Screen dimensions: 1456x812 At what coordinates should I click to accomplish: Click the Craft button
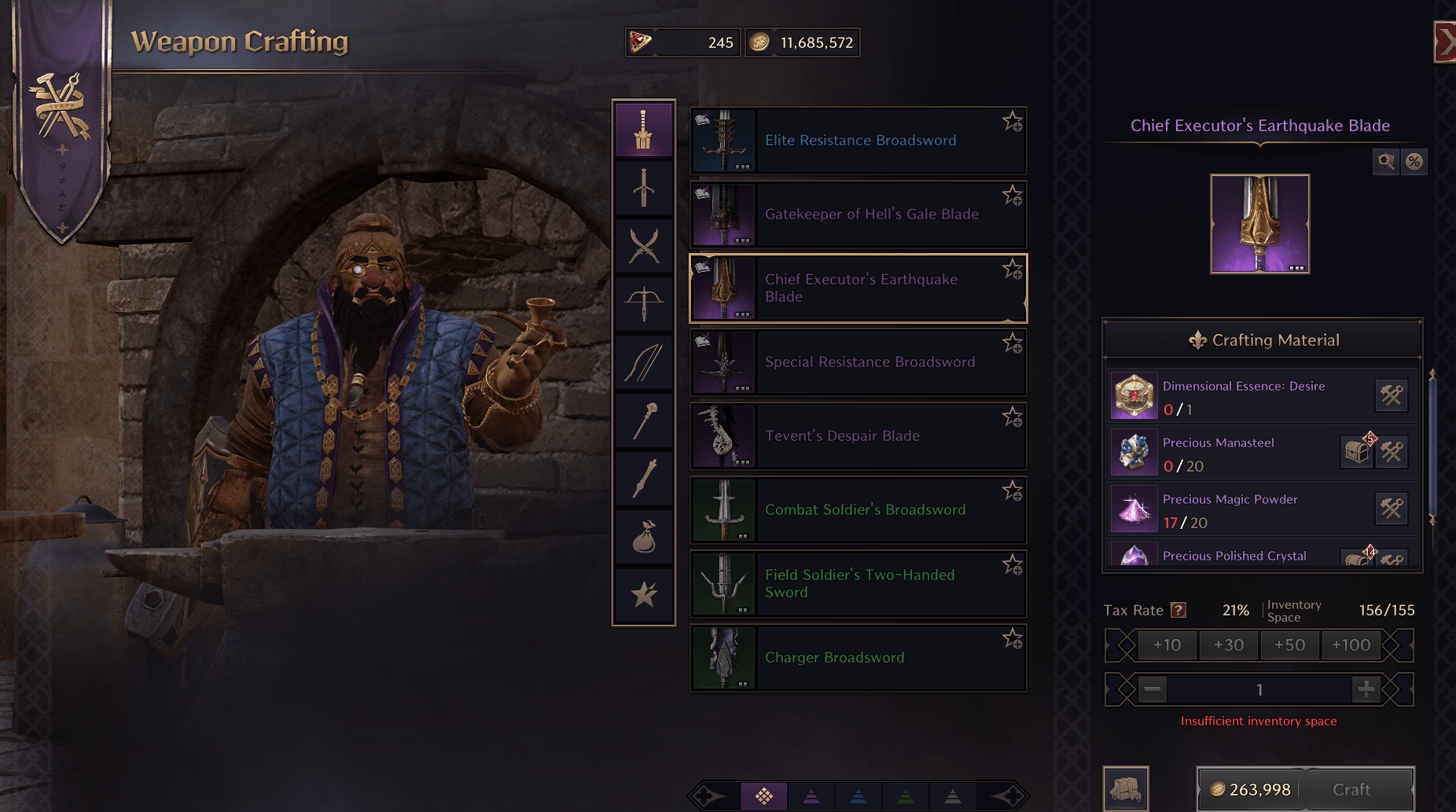click(x=1351, y=789)
